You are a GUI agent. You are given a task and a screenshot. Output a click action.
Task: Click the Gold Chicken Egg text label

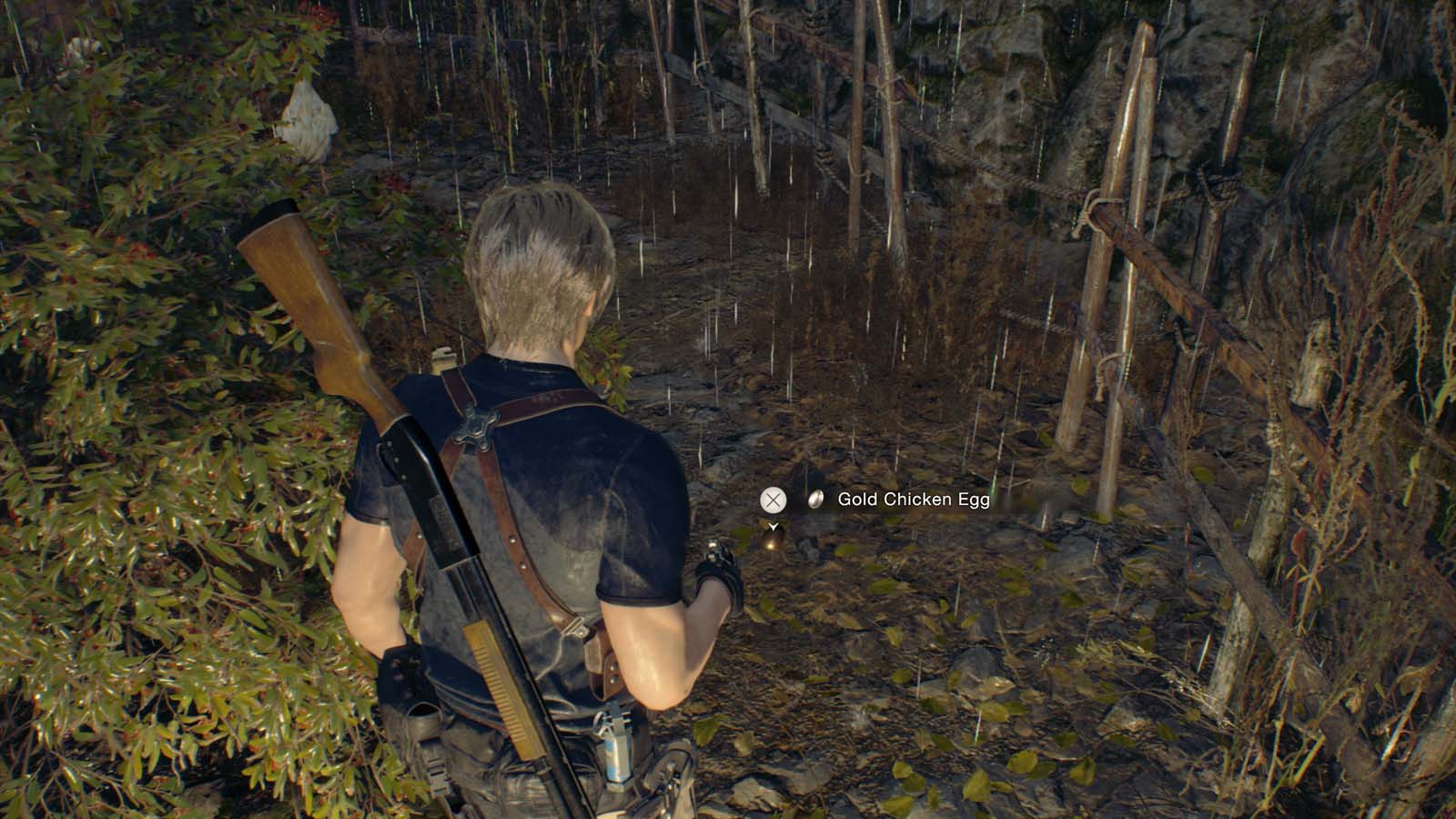click(x=914, y=500)
